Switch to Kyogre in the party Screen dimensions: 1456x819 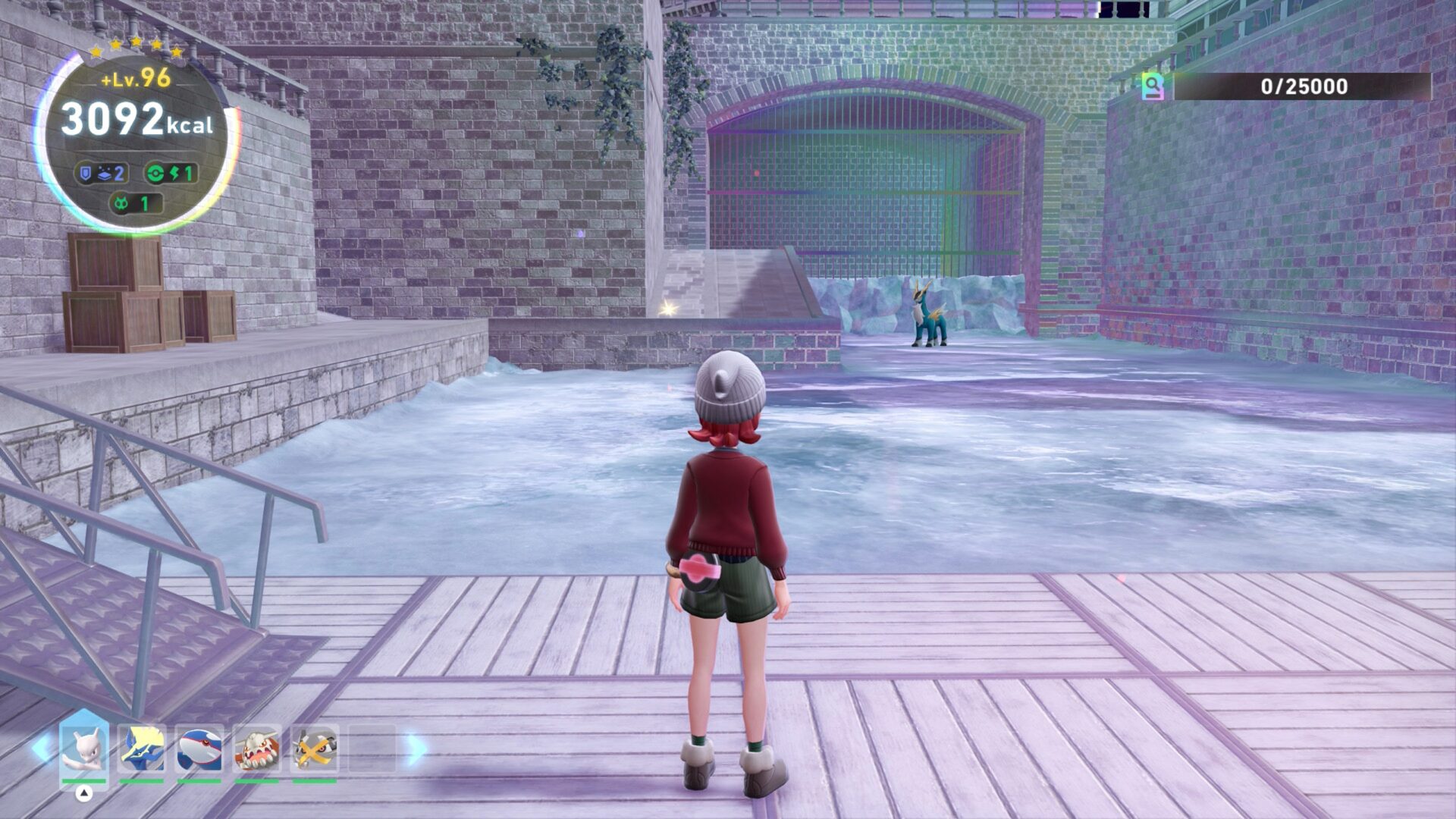coord(199,748)
